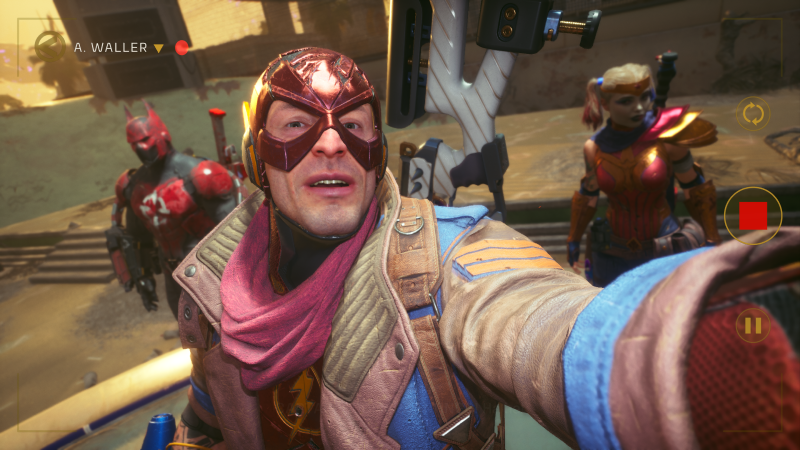
Task: Open the A. Waller contact dropdown
Action: tap(158, 48)
